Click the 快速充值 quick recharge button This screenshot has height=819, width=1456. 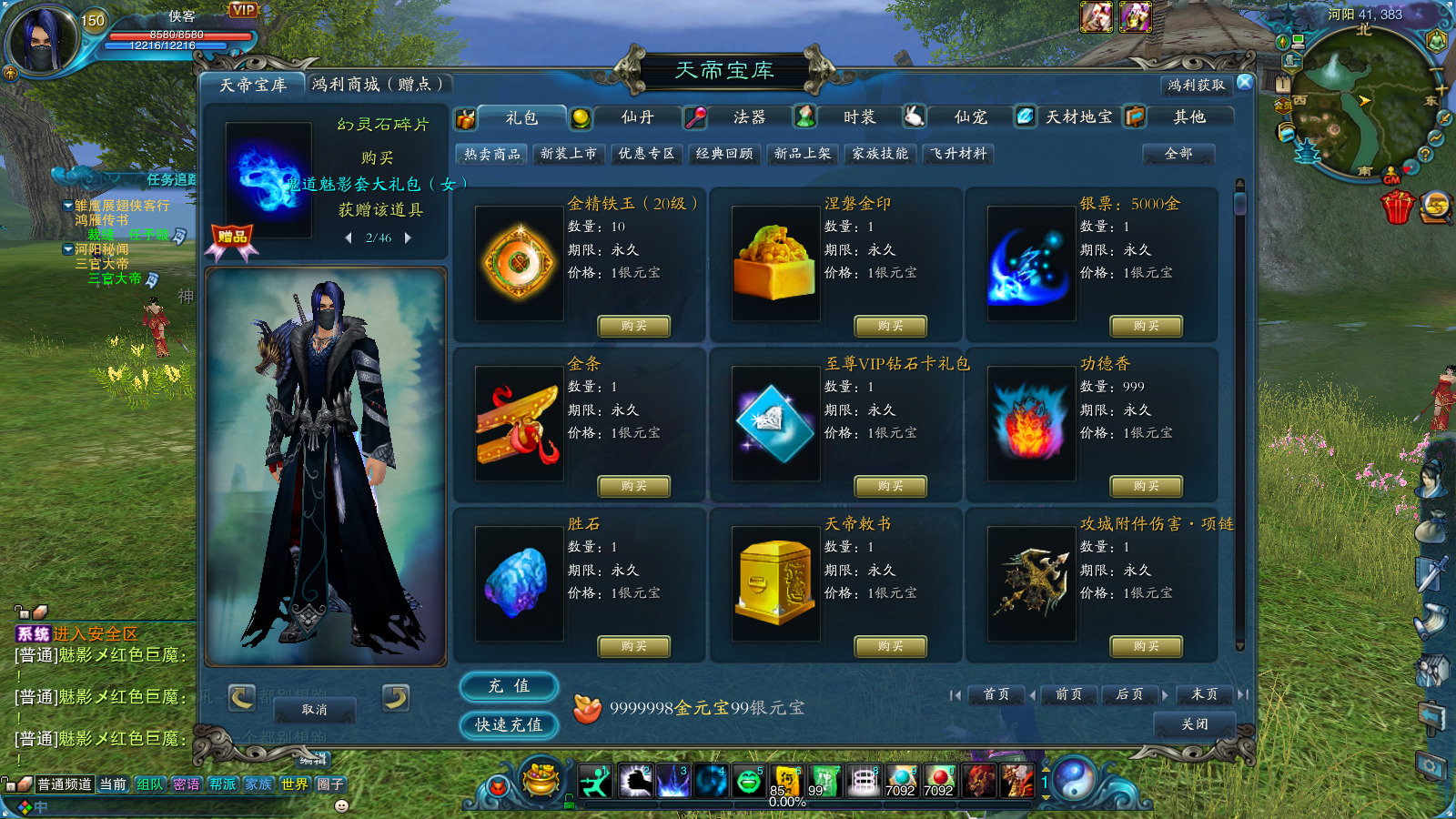tap(508, 725)
